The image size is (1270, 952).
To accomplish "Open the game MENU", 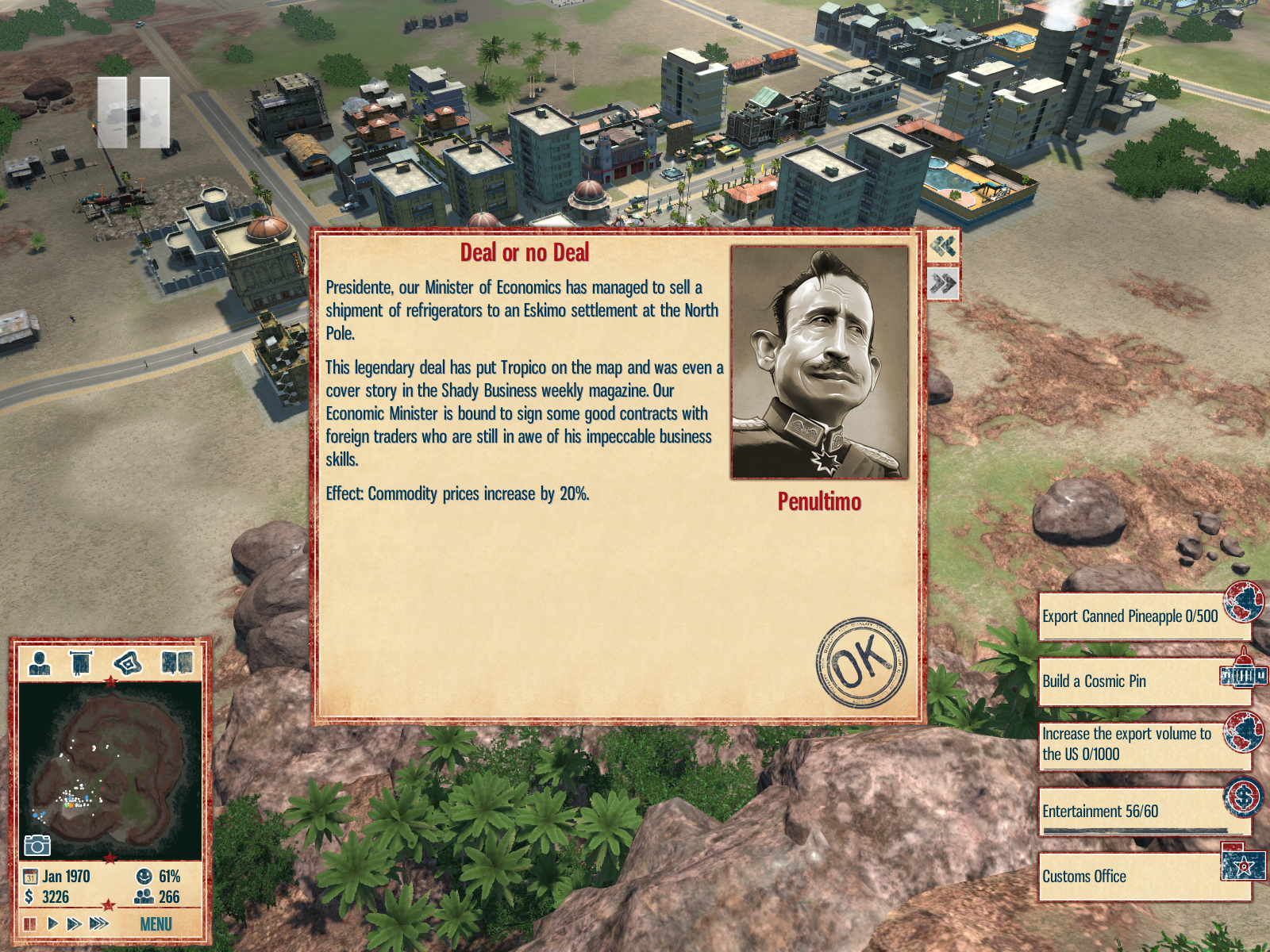I will [x=156, y=924].
